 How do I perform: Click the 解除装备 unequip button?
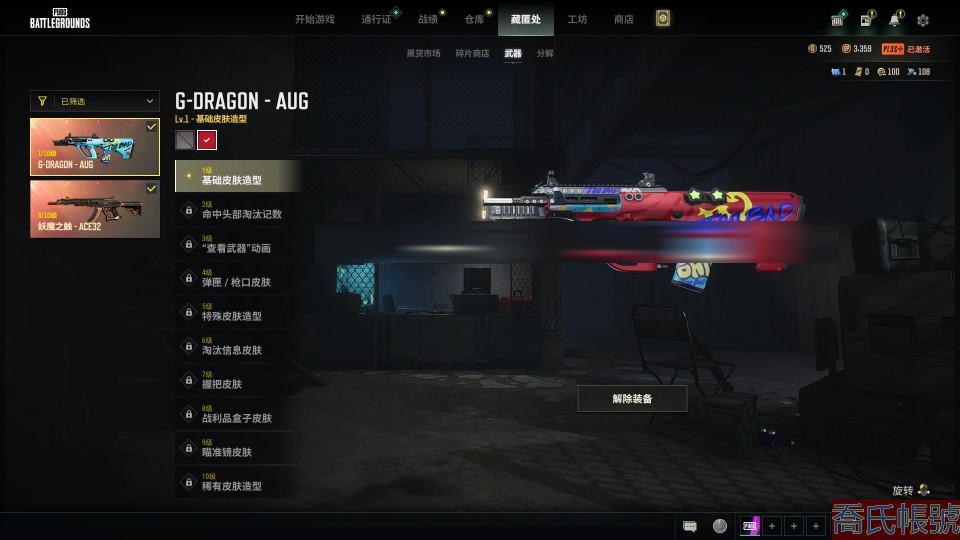coord(632,399)
